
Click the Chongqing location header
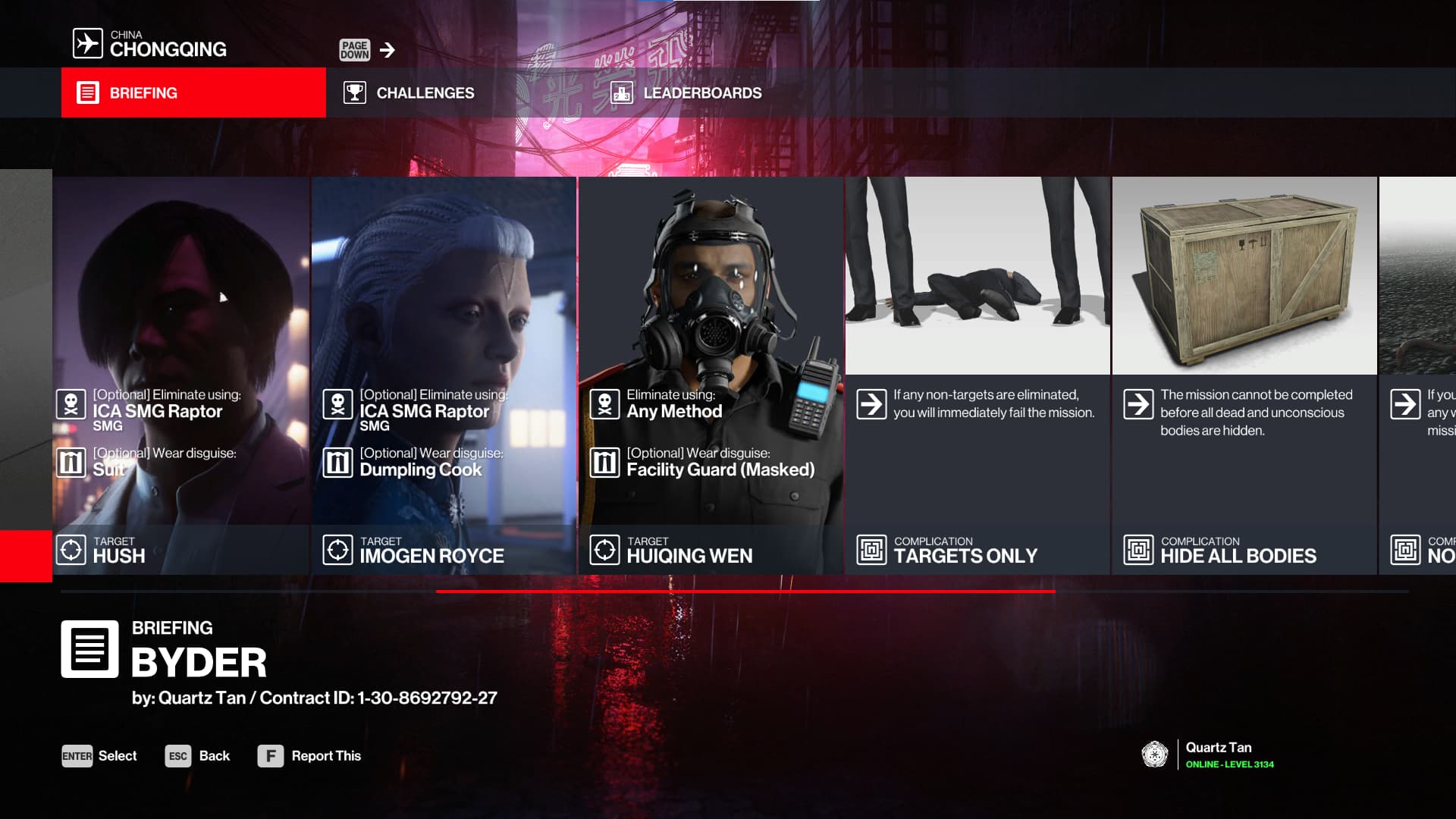point(151,44)
